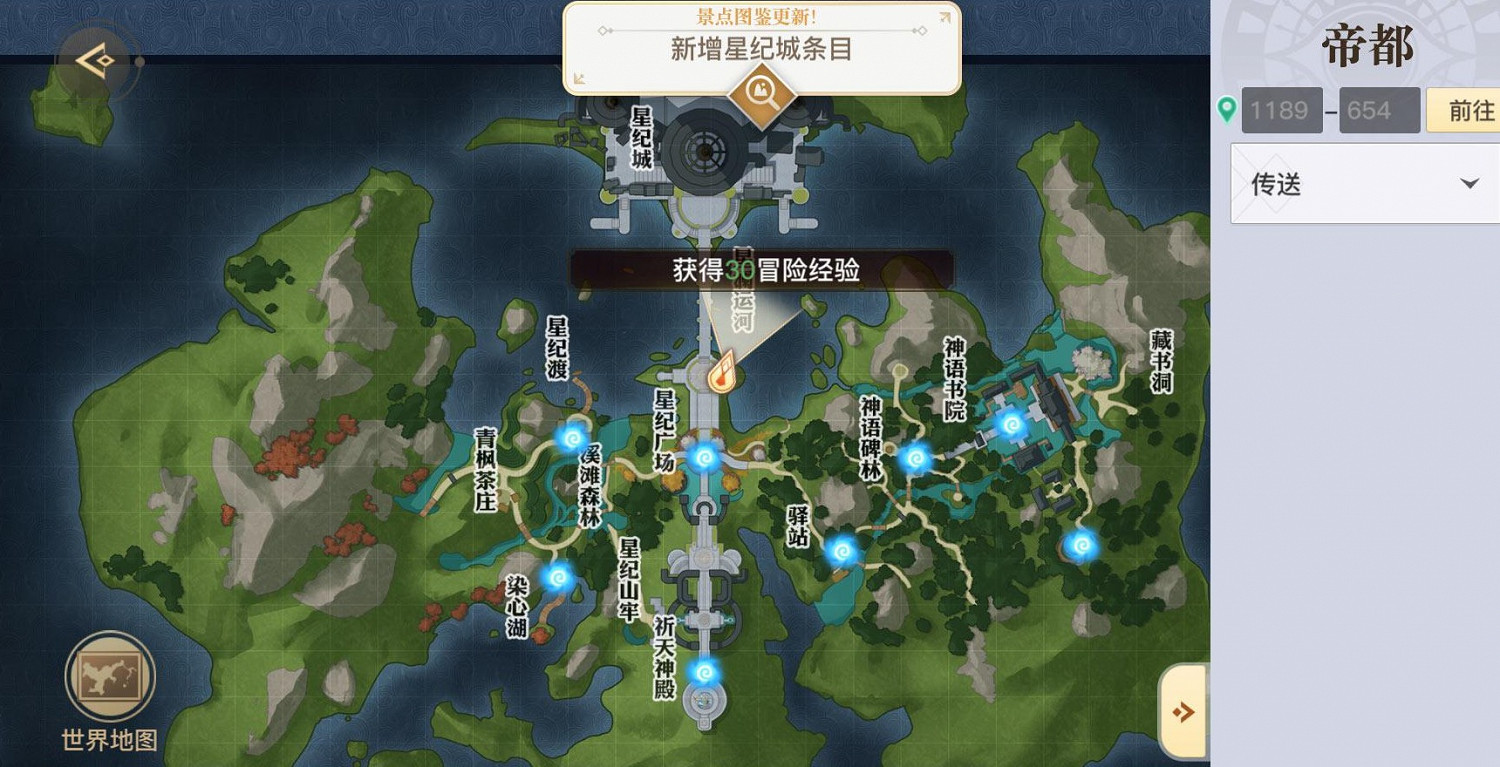Open the 世界地图 (world map) view

click(110, 677)
